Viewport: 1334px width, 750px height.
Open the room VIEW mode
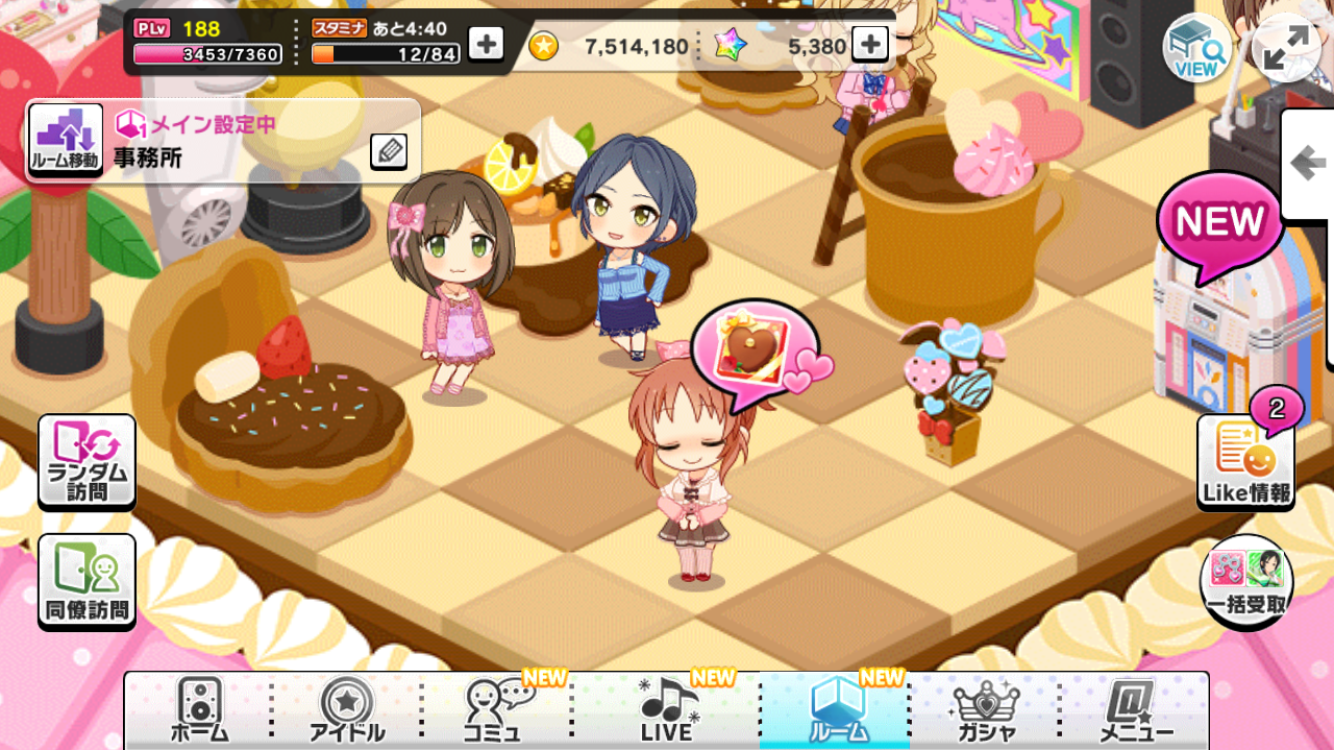coord(1197,47)
